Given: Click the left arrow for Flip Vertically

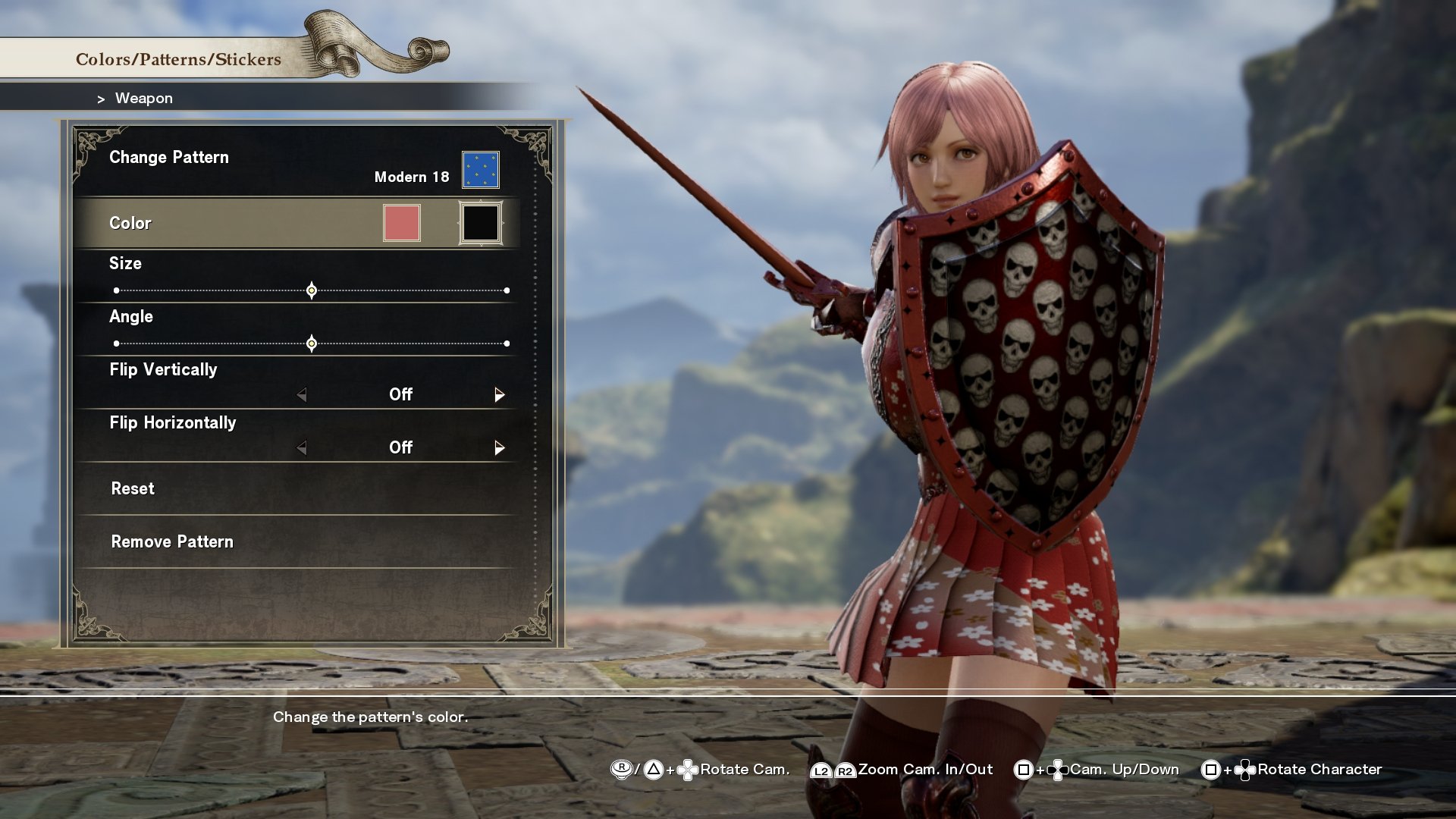Looking at the screenshot, I should pyautogui.click(x=302, y=394).
